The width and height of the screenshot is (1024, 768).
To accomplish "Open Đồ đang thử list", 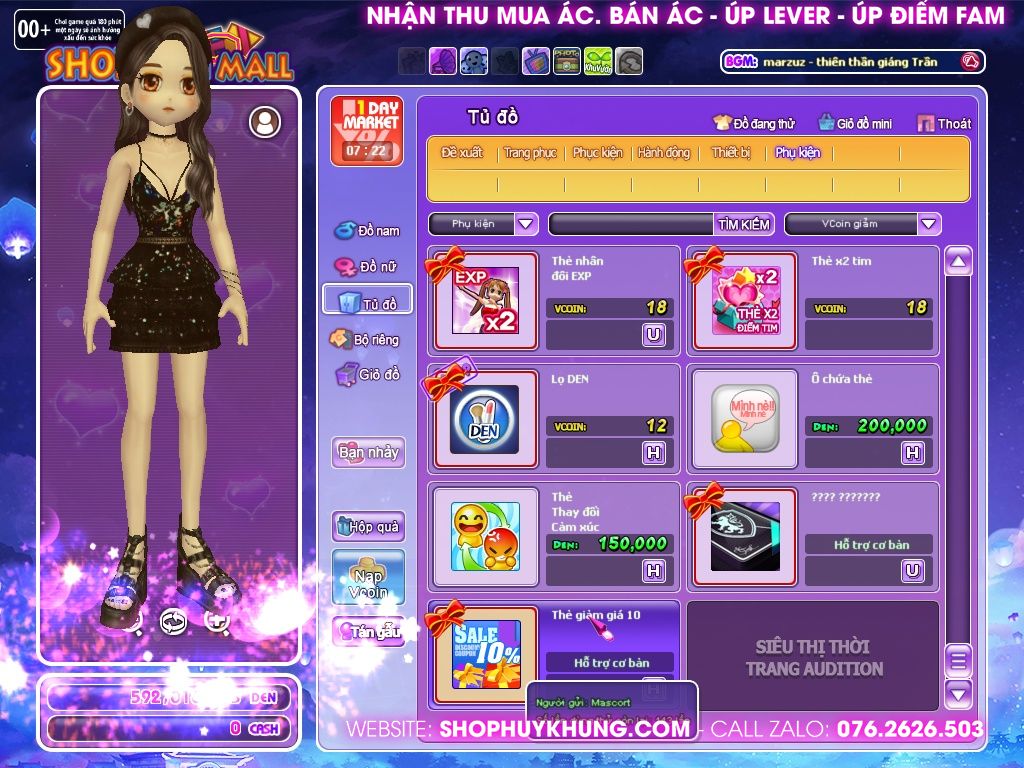I will [x=755, y=124].
